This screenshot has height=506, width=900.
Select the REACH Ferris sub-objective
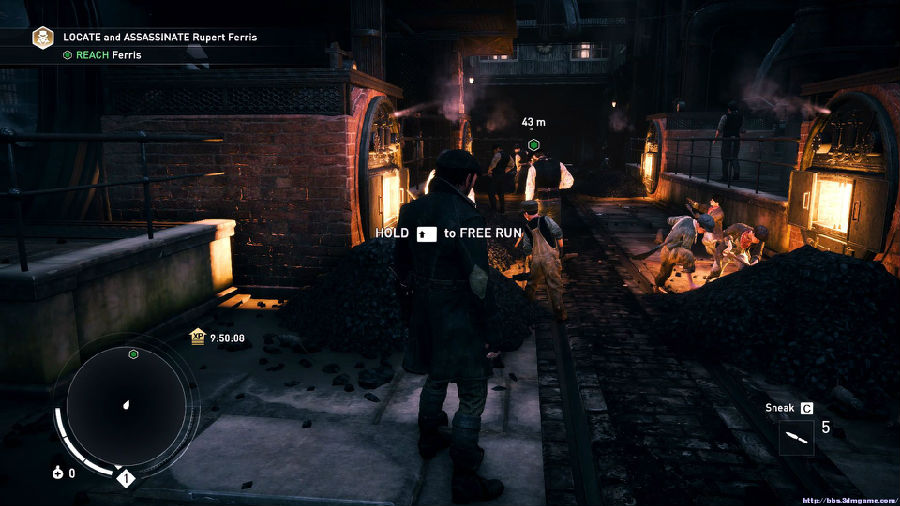103,55
